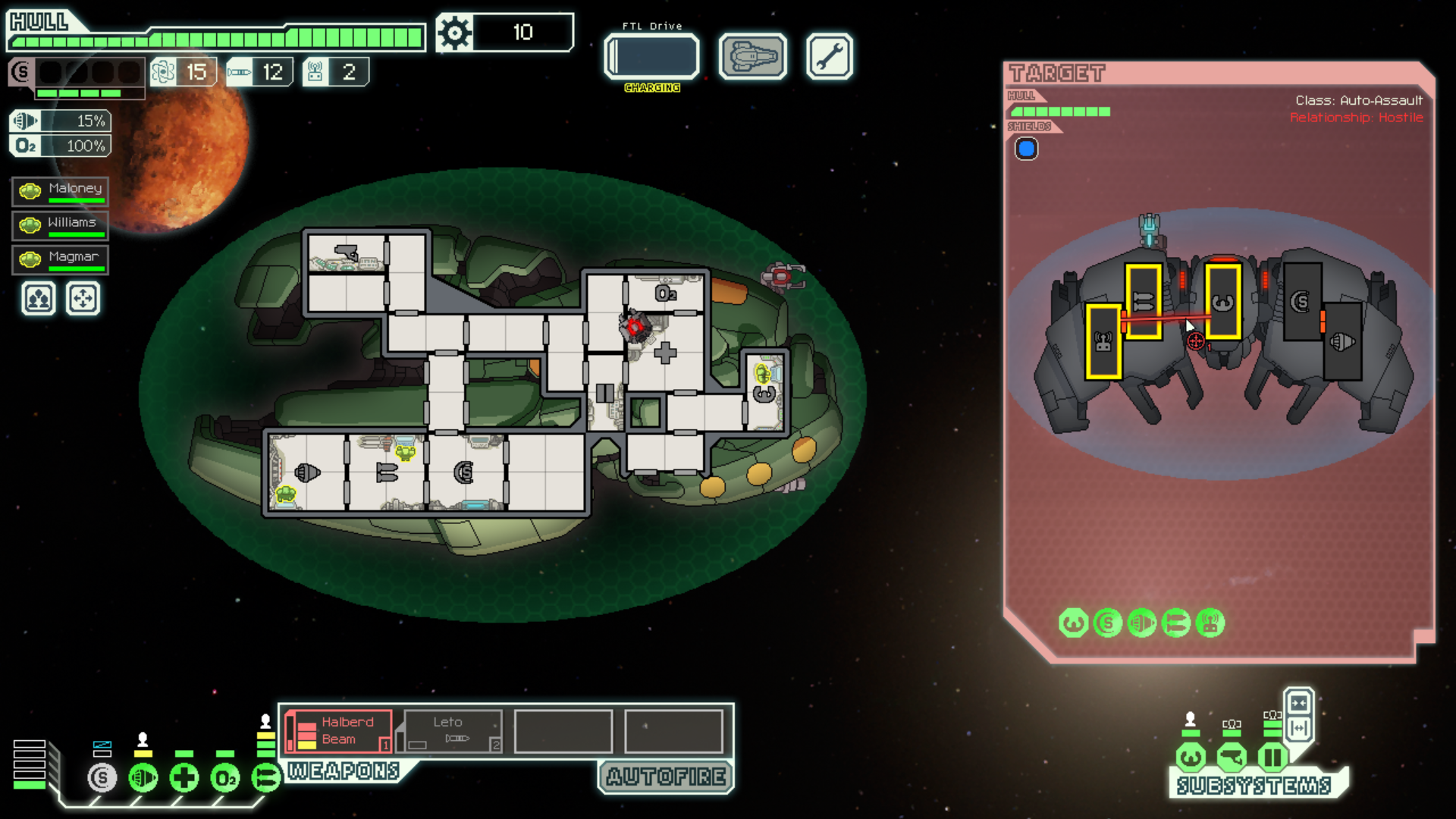Toggle the Autofire button

[666, 777]
